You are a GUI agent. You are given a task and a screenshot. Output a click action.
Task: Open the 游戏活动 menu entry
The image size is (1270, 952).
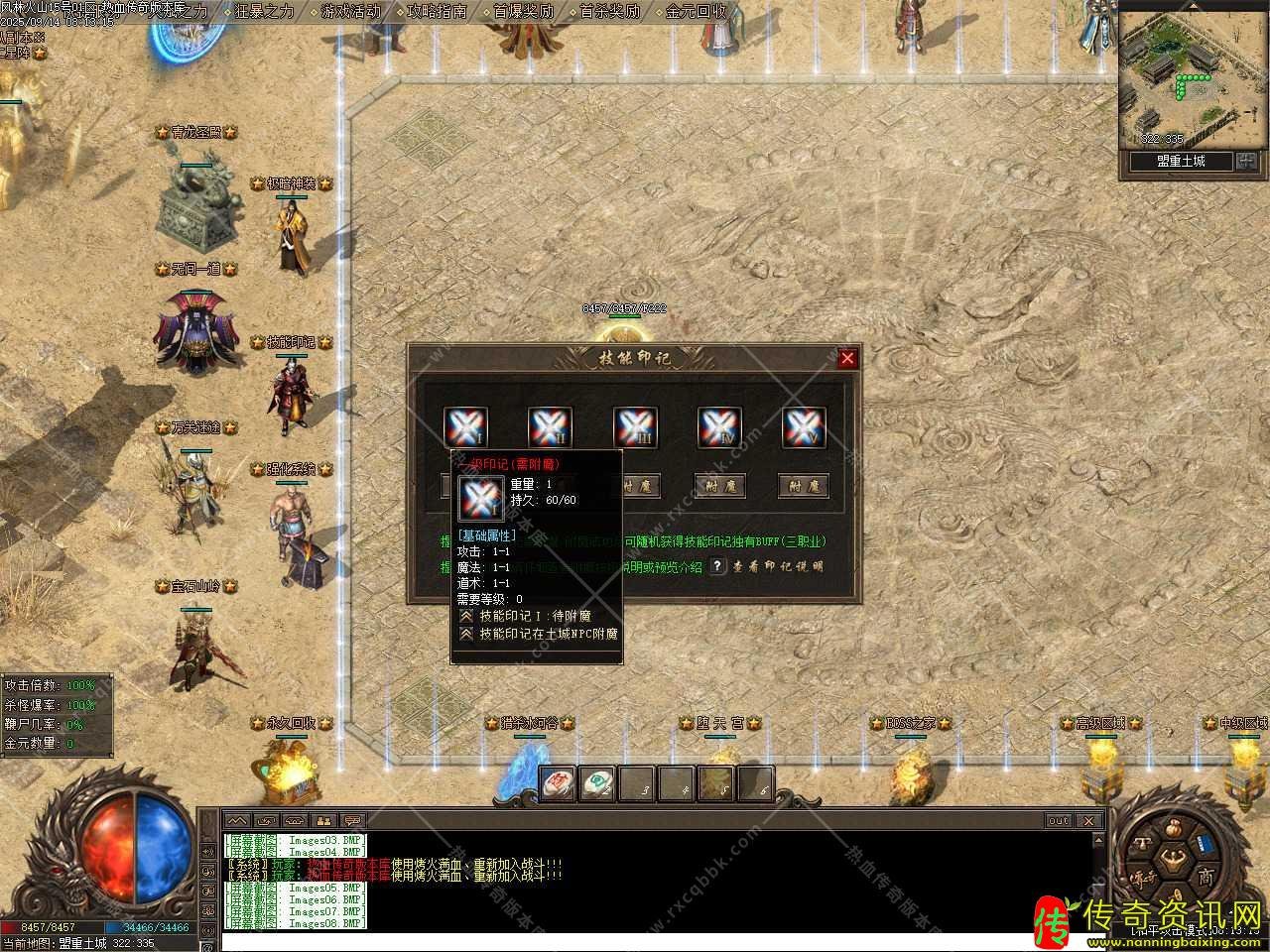351,12
